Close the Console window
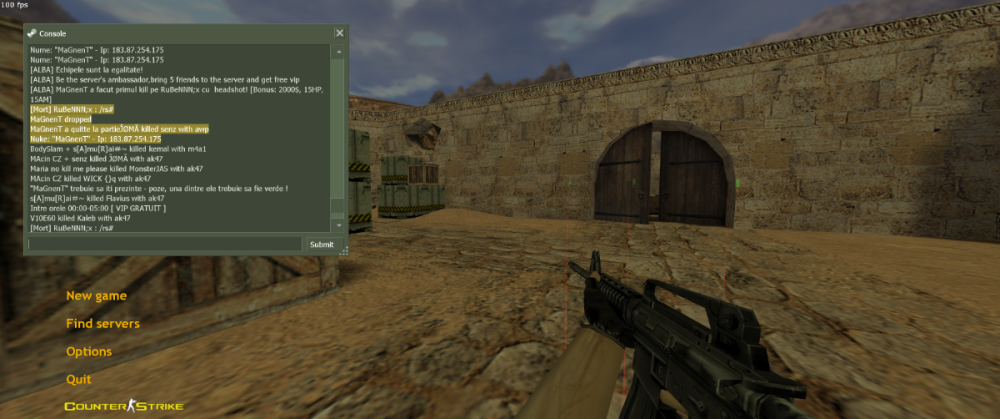1000x419 pixels. [339, 33]
